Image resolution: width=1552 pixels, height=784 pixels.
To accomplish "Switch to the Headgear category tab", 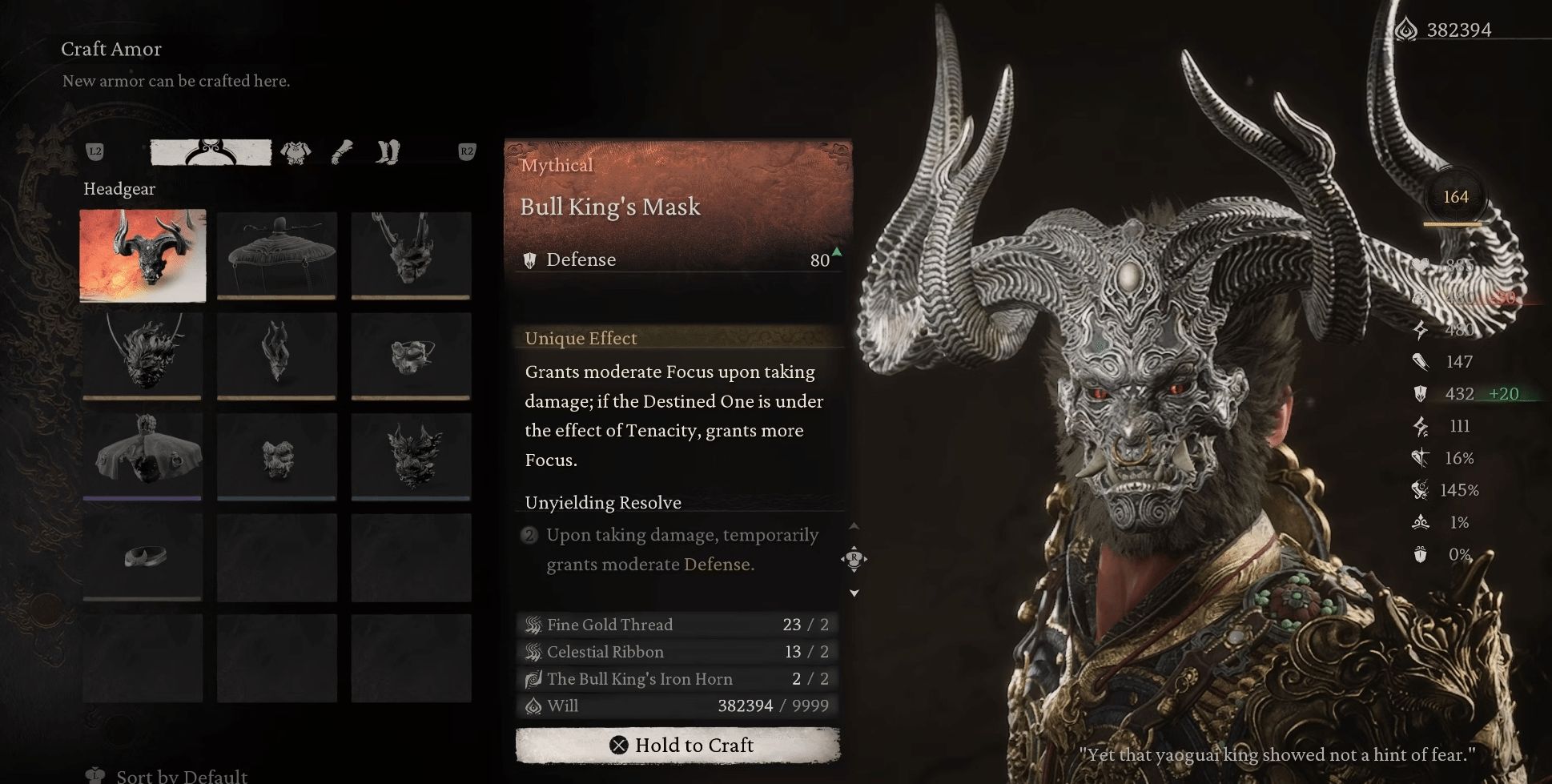I will 211,152.
